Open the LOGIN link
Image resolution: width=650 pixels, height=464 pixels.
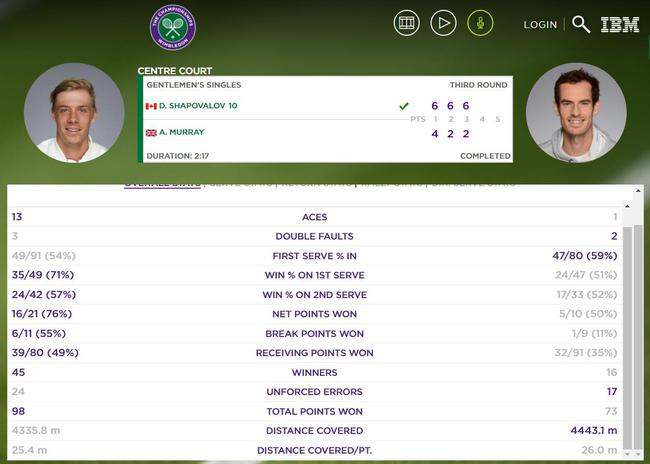[540, 25]
